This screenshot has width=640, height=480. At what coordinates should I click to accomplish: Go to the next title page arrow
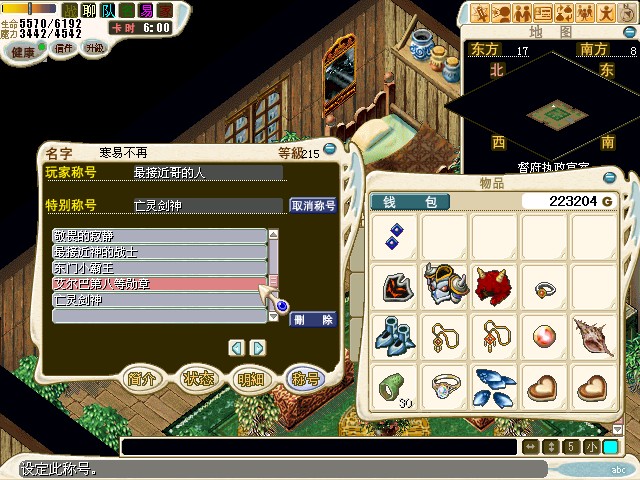coord(258,348)
